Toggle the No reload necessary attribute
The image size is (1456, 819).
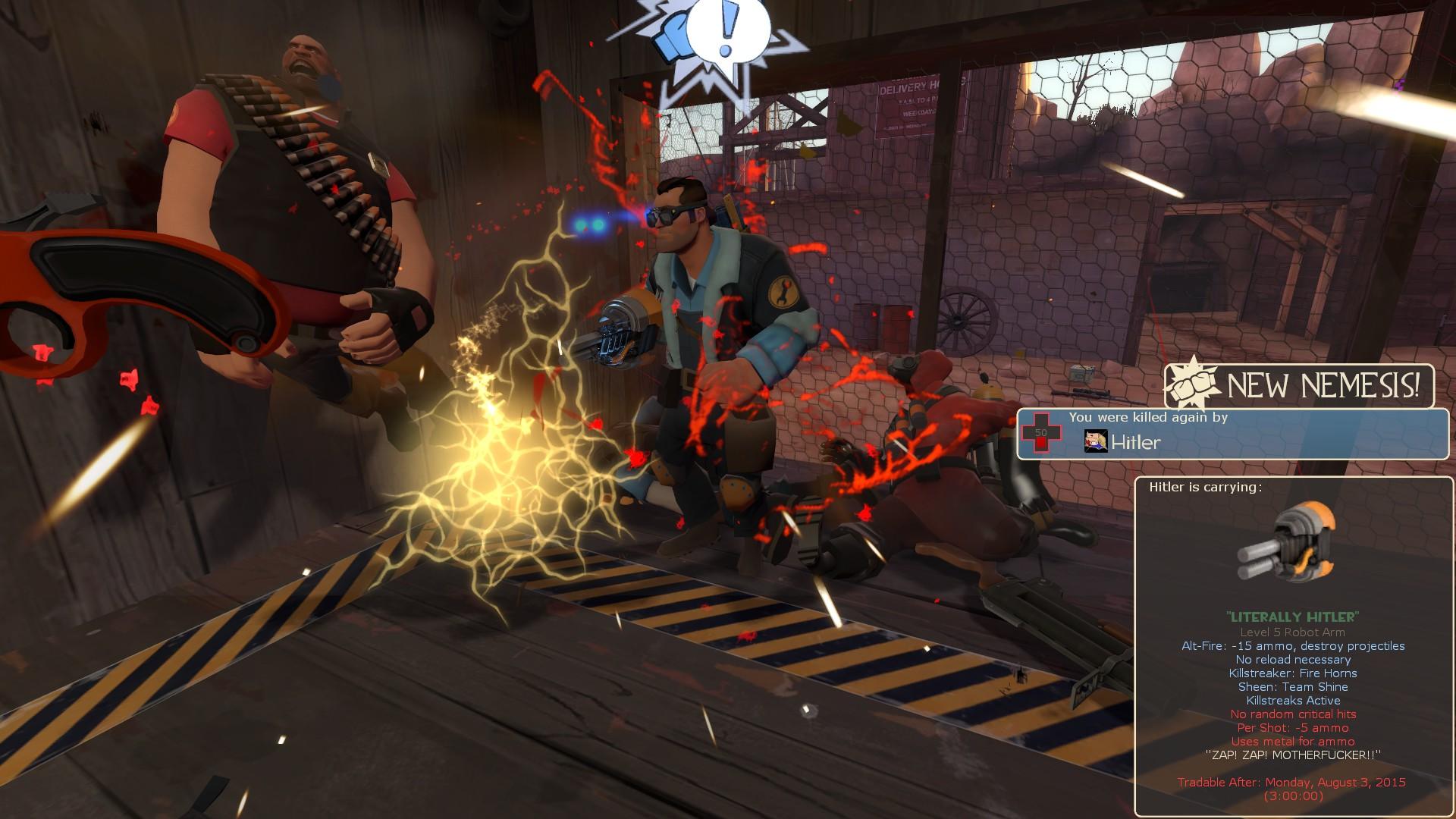(1293, 660)
